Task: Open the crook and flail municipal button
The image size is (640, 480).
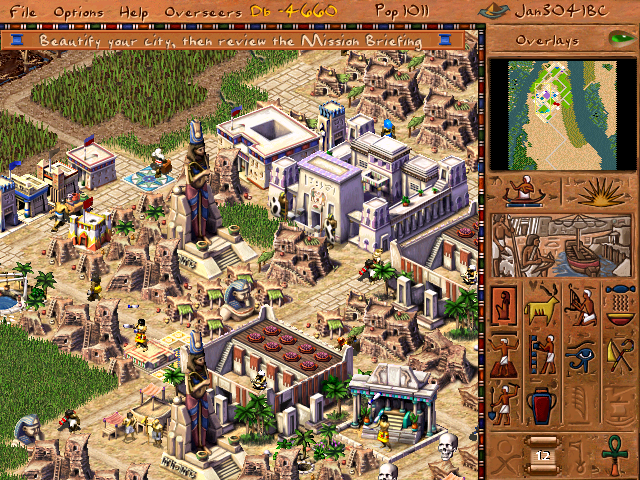Action: tap(619, 353)
